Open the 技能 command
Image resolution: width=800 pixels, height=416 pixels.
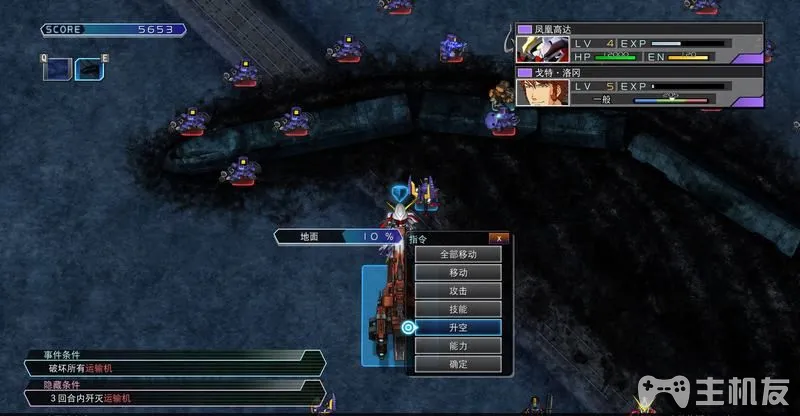458,309
